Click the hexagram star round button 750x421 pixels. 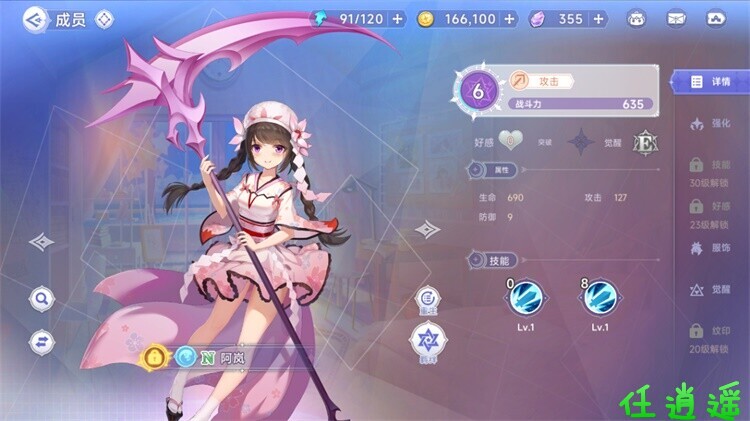pos(427,338)
